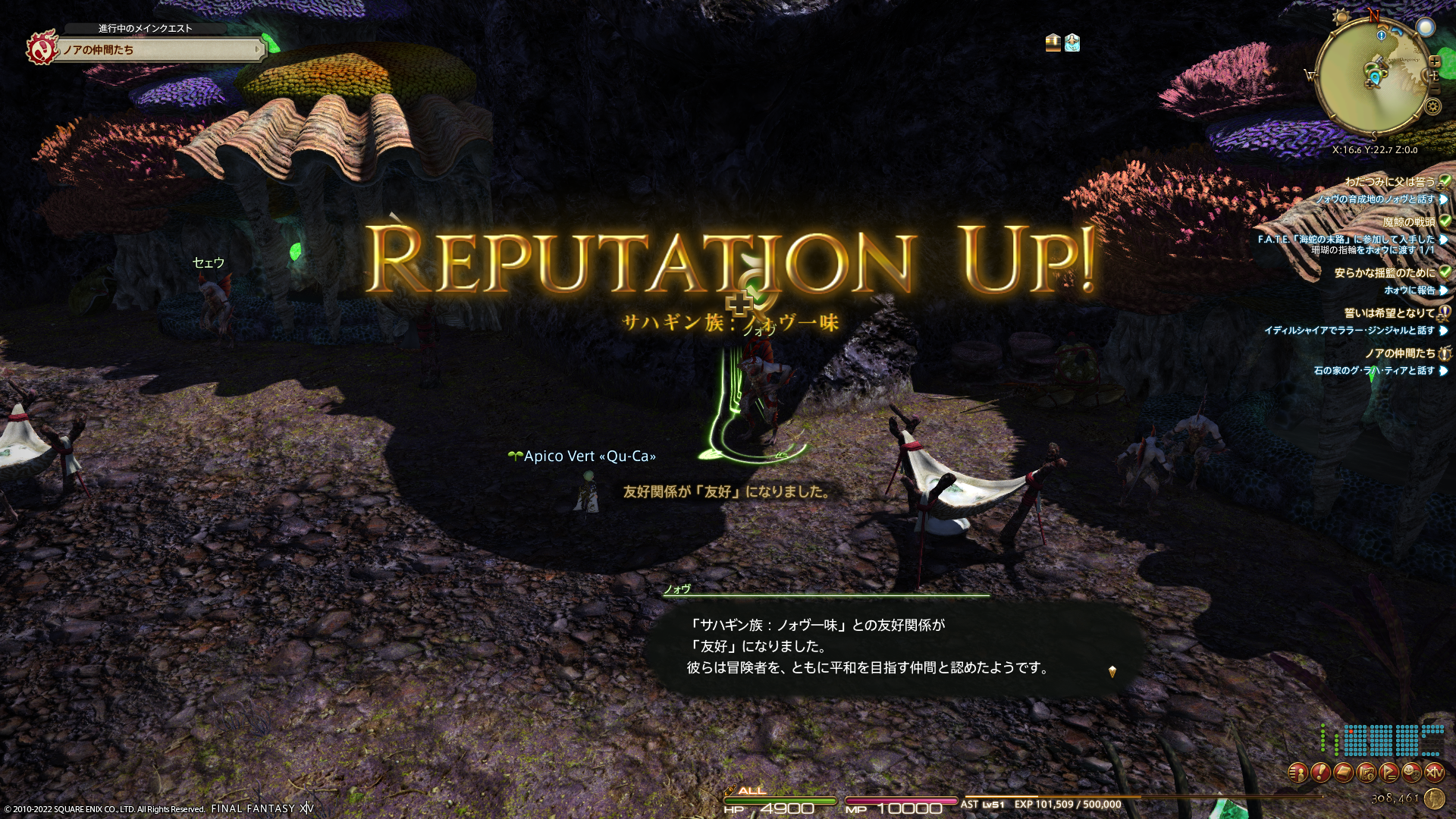Click the sun weather icon by minimap

1341,17
